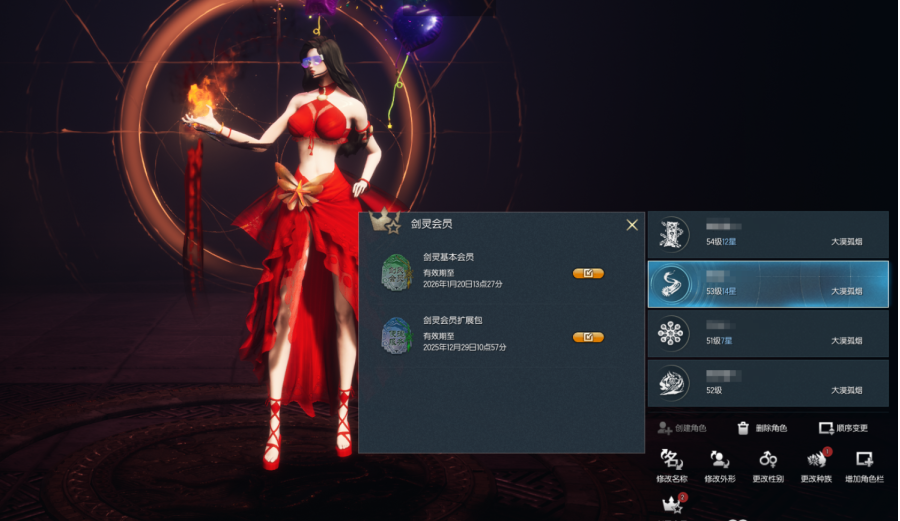Viewport: 900px width, 521px height.
Task: Select the level 54 12-star character row
Action: point(768,234)
